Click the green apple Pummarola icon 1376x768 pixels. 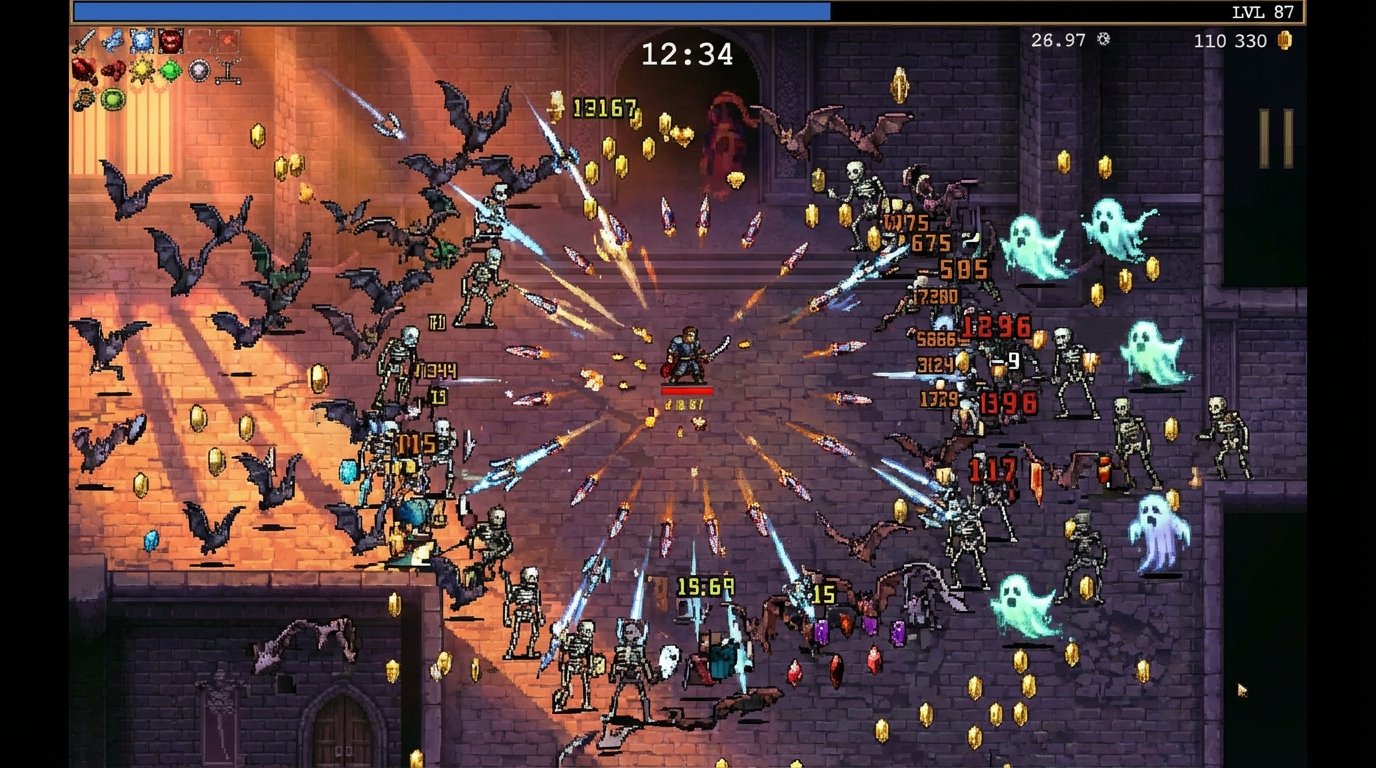point(112,100)
